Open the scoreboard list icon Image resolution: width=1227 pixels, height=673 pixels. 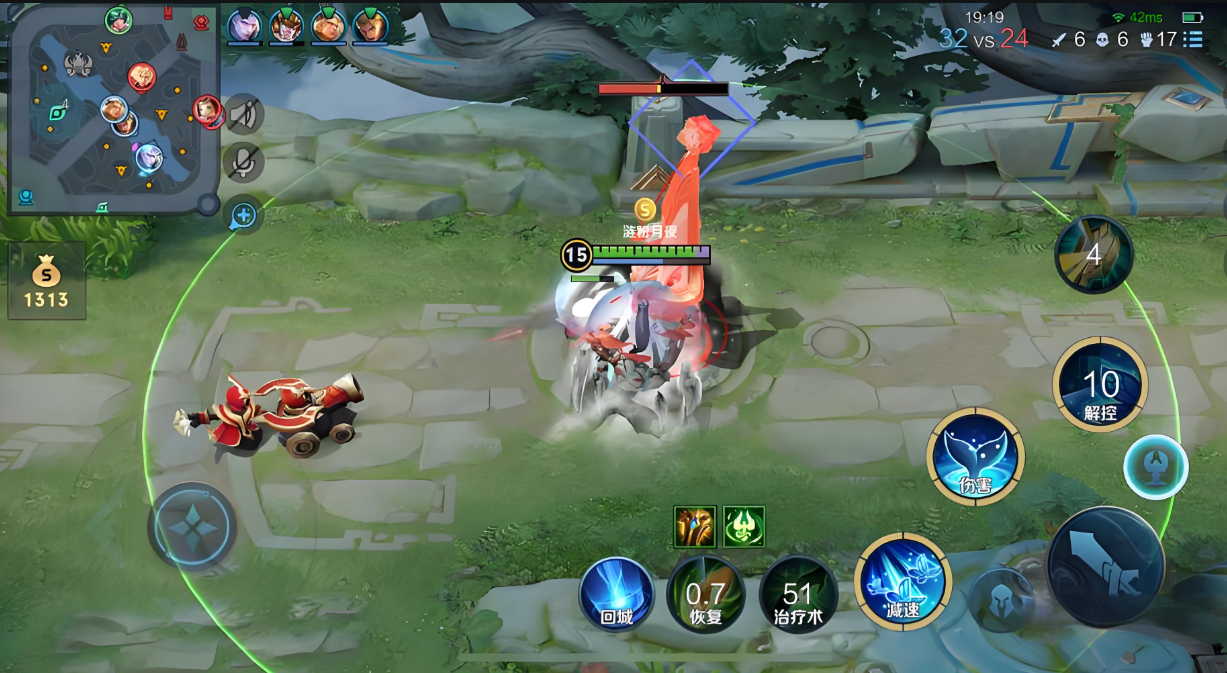[1193, 39]
